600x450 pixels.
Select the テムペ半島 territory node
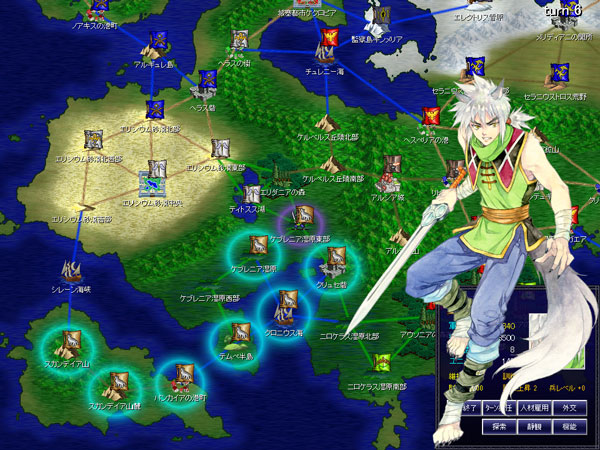[238, 333]
